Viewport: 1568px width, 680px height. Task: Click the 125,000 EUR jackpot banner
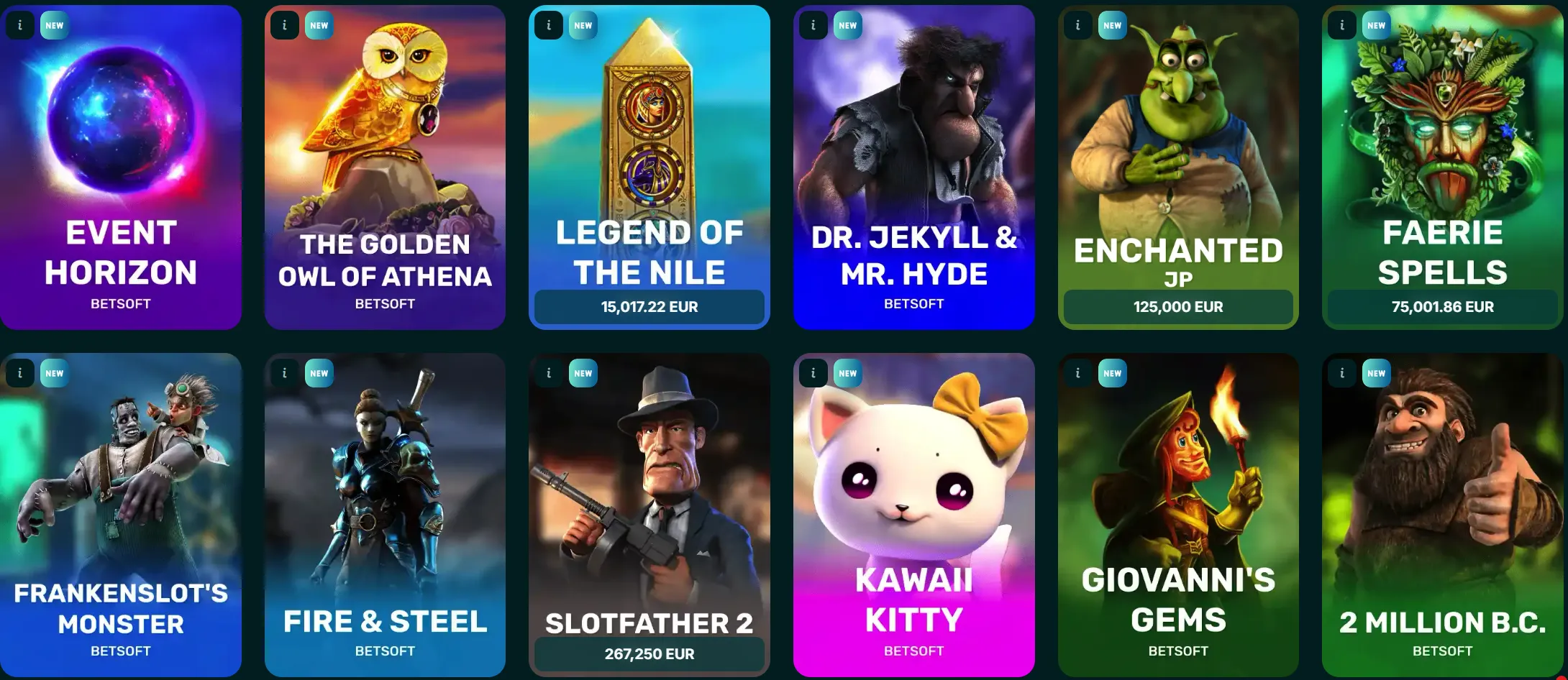click(1177, 306)
